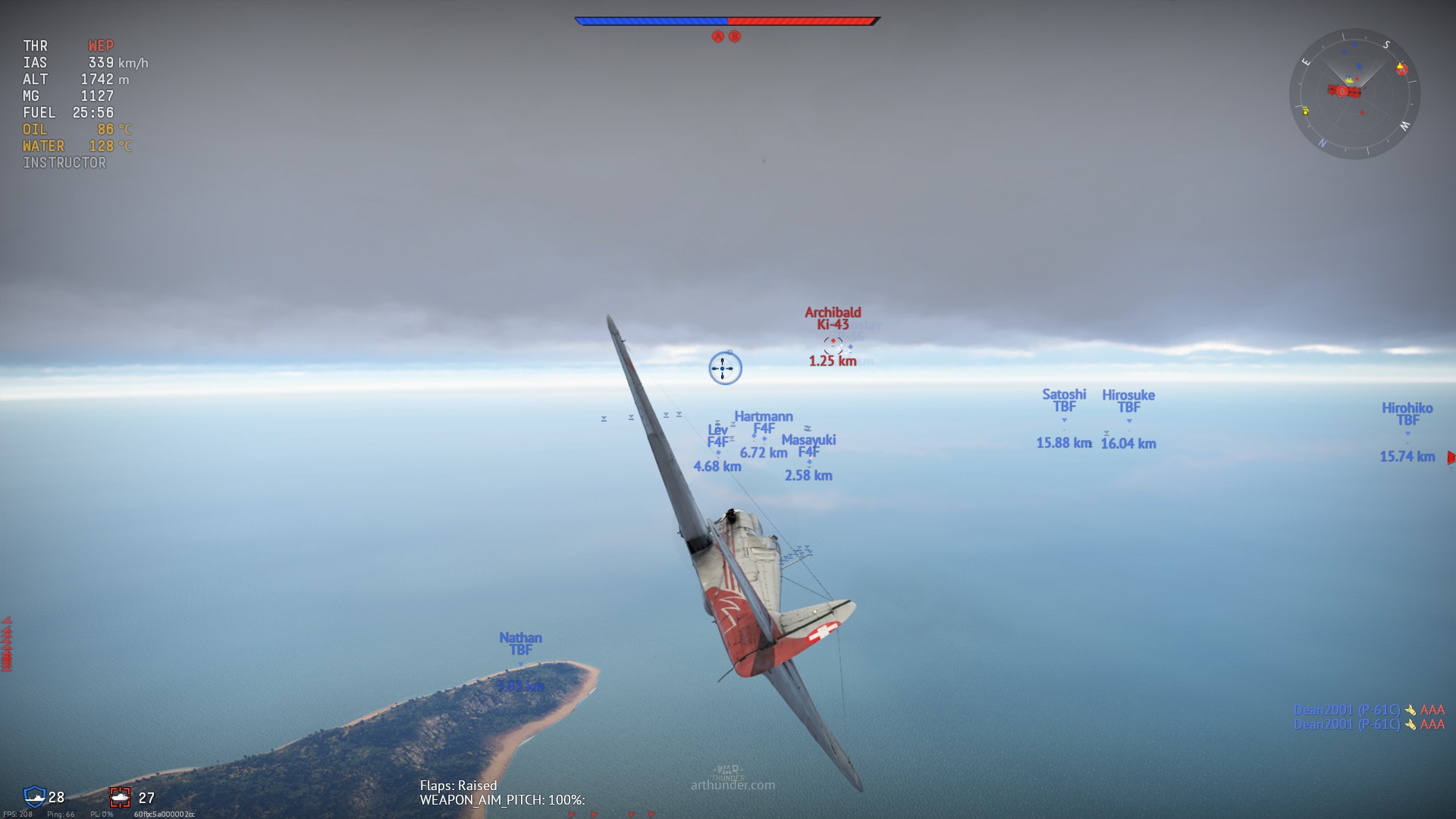The width and height of the screenshot is (1456, 819).
Task: Click the blue allied ships remaining icon
Action: 34,796
